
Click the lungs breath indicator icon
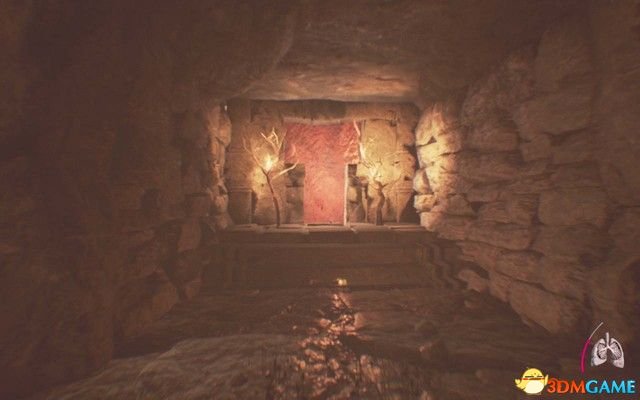[606, 350]
